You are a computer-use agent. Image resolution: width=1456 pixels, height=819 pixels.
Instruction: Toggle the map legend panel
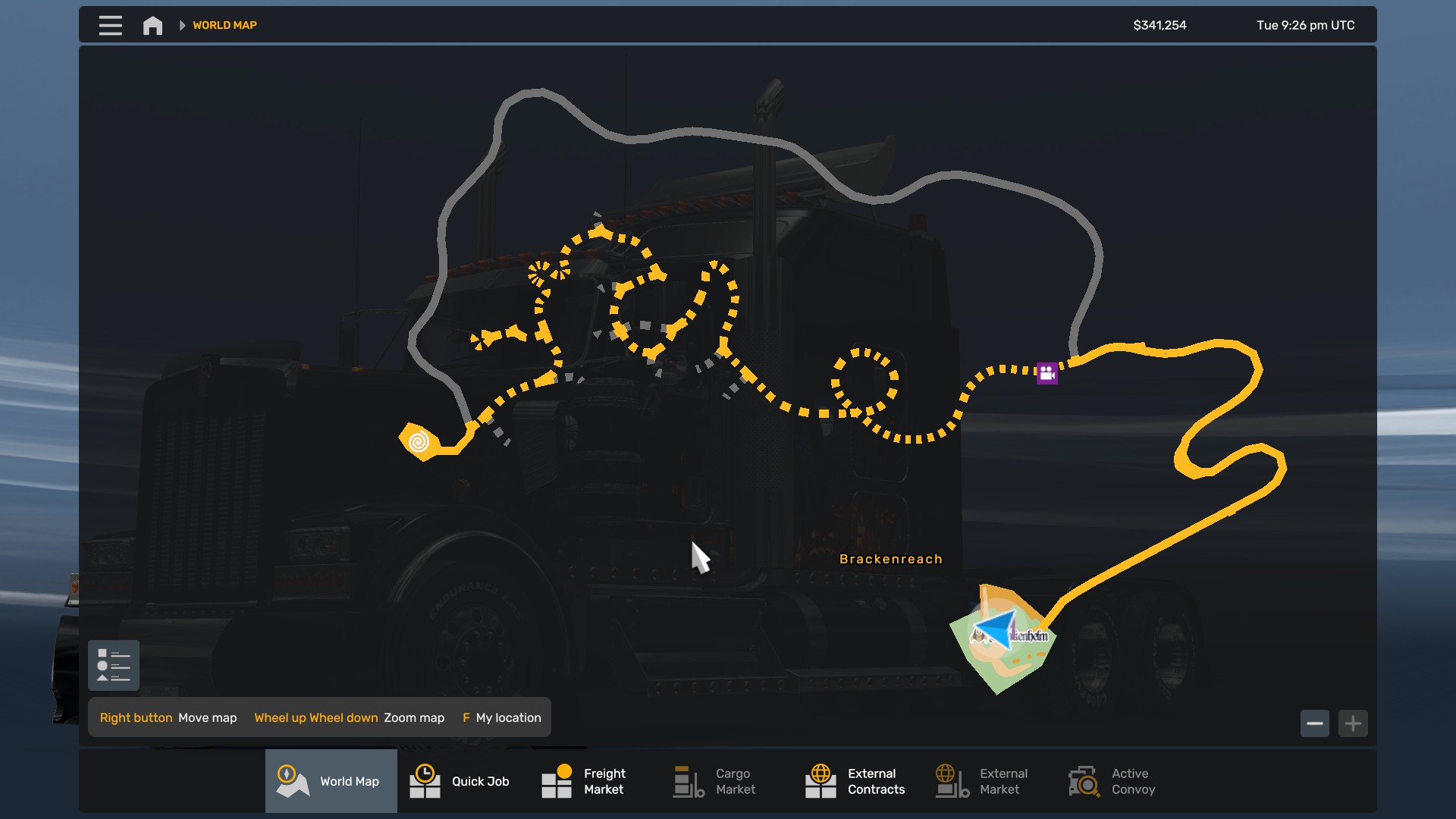[x=114, y=665]
